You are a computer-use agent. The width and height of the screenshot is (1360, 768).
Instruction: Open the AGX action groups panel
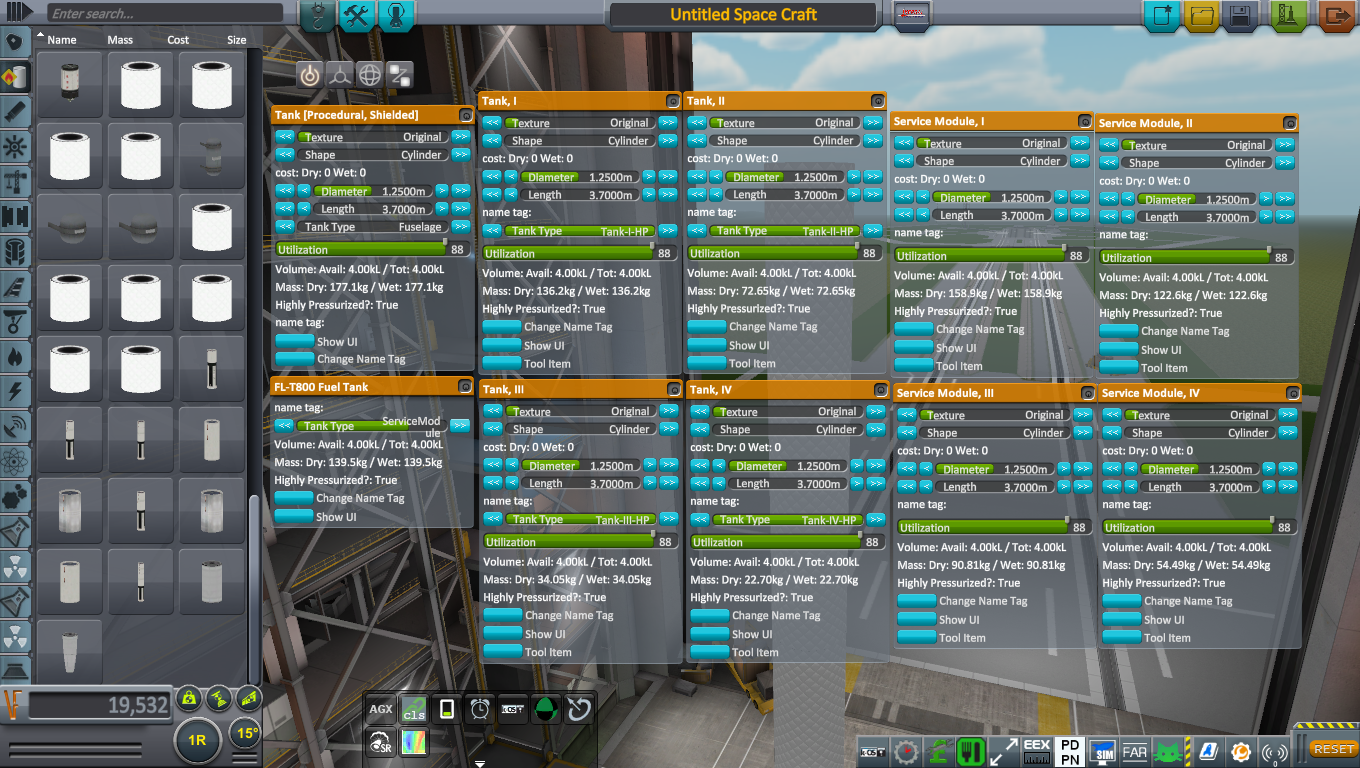coord(380,708)
